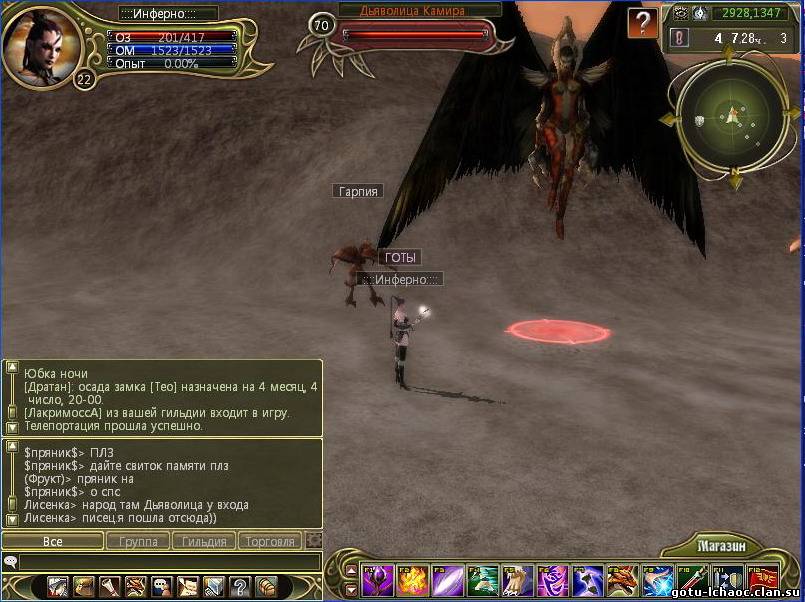Toggle the eye icon above the minimap
Screen dimensions: 805x602
coord(681,13)
